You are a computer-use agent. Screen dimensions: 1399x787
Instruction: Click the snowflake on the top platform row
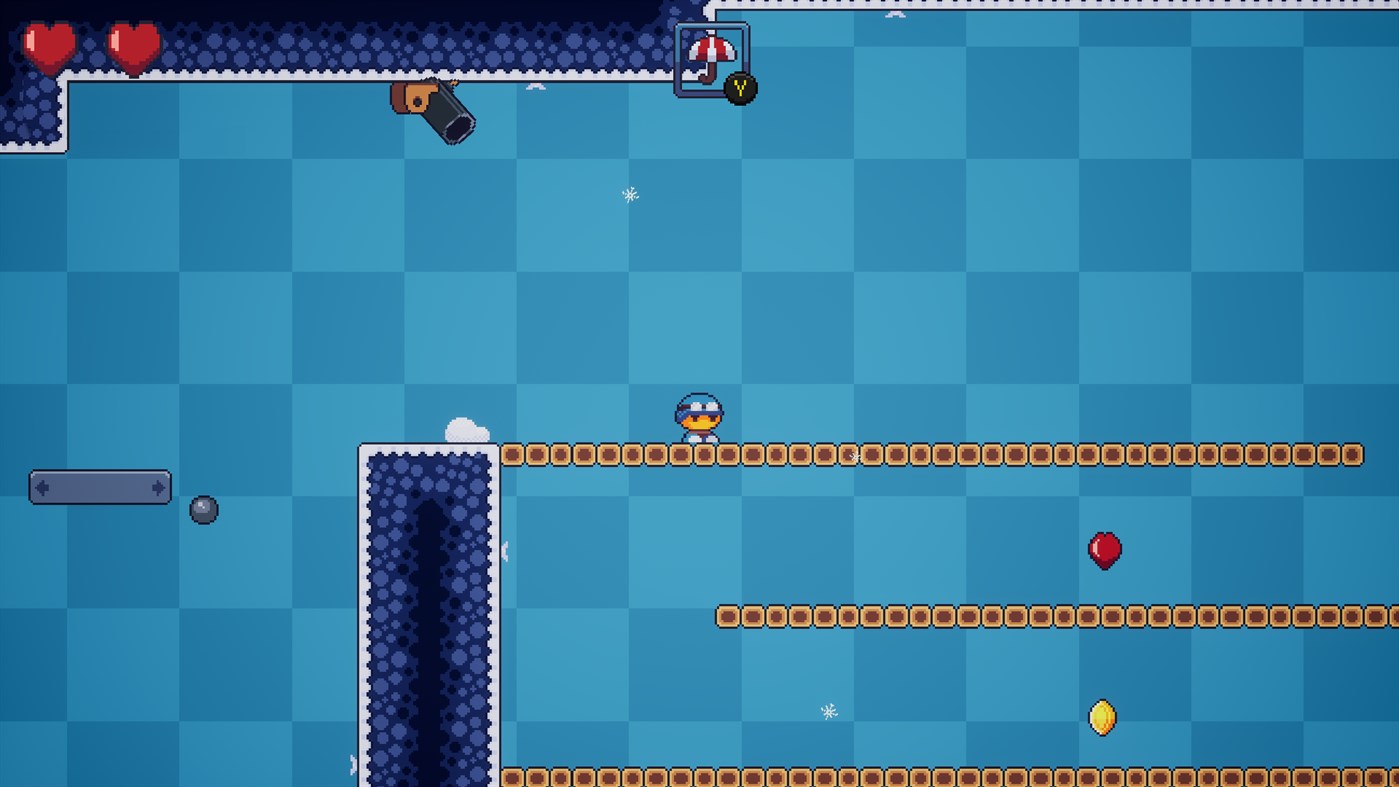click(x=853, y=456)
